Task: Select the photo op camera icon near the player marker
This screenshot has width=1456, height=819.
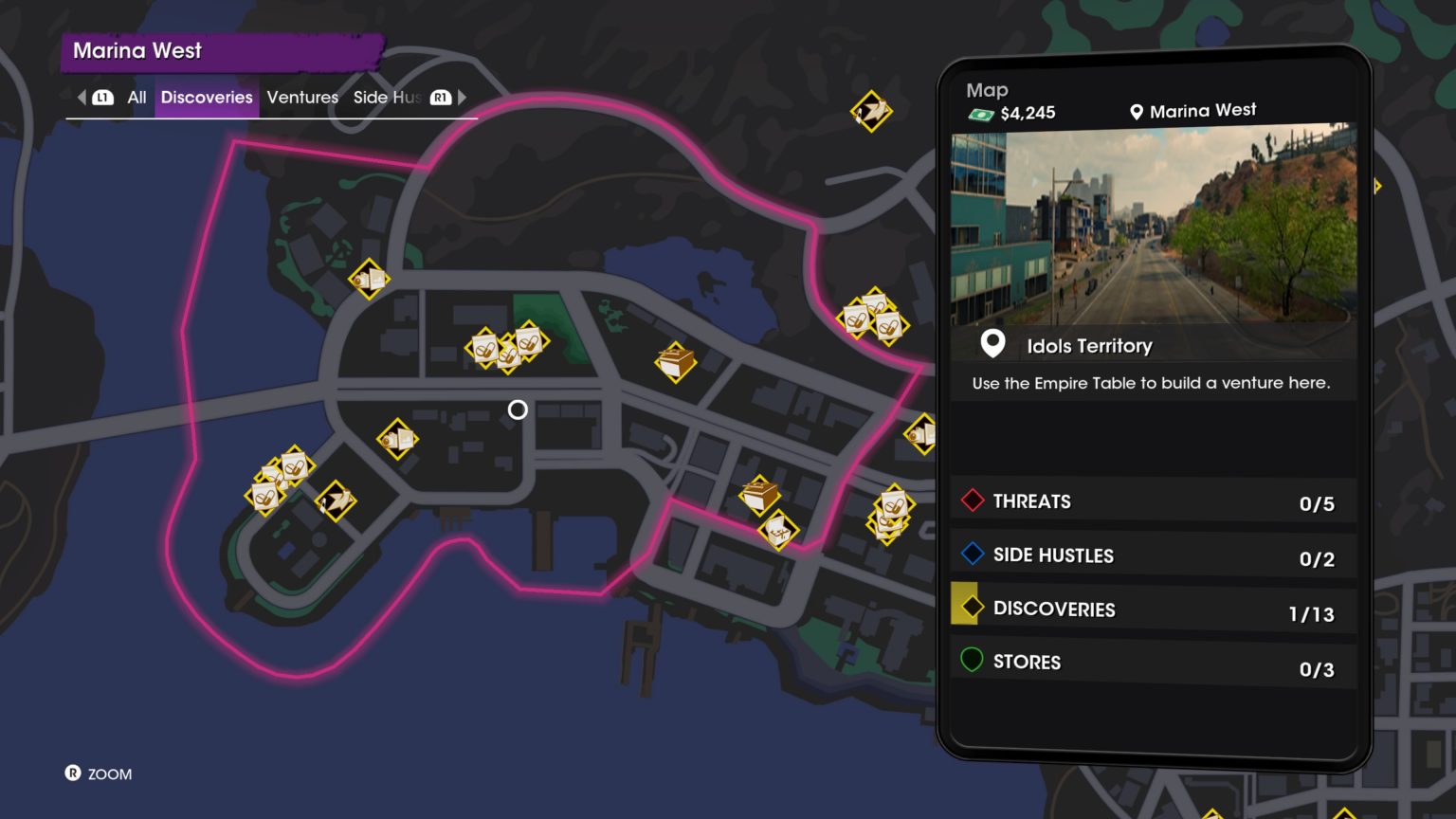Action: pyautogui.click(x=396, y=437)
